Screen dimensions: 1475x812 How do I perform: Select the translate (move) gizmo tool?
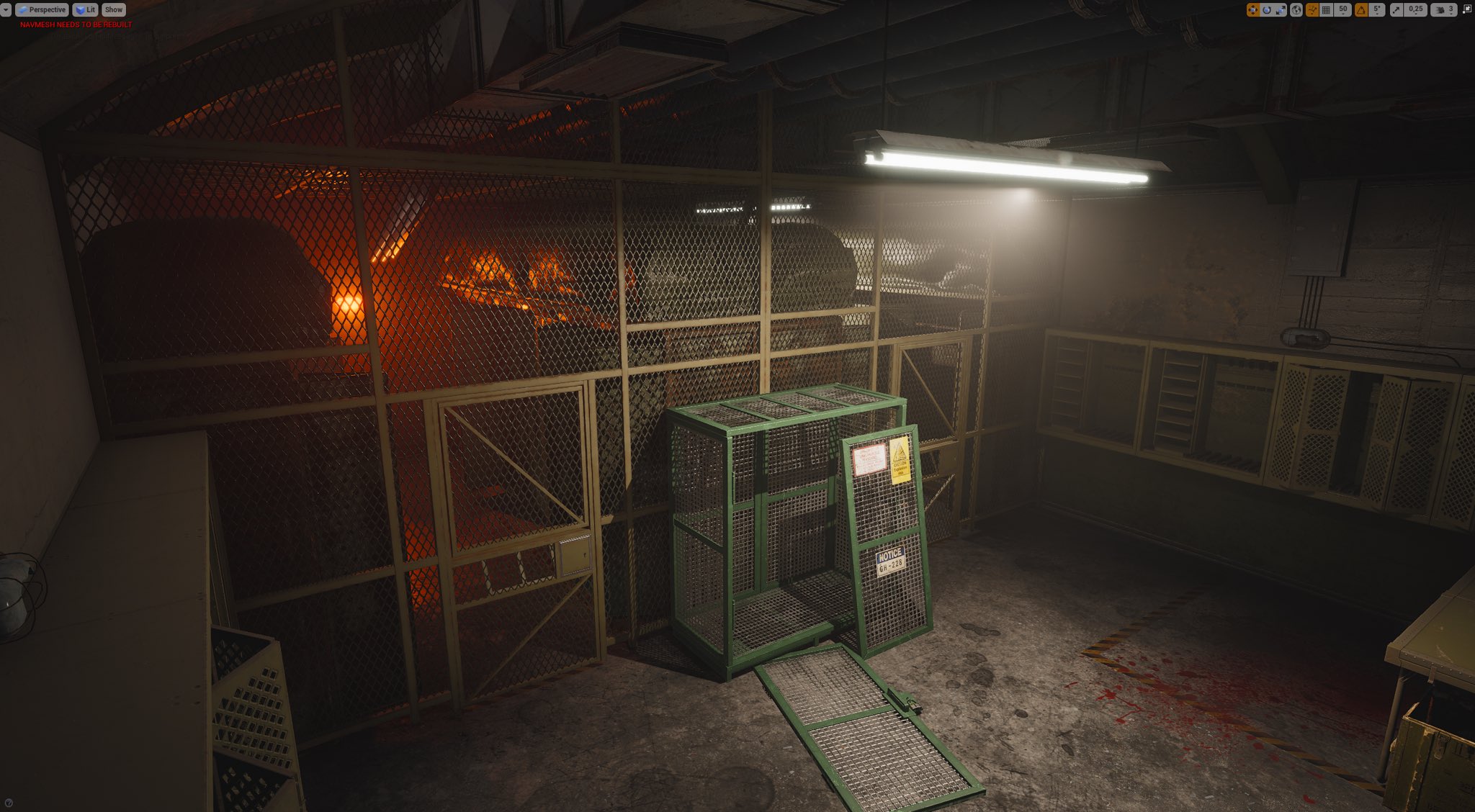click(x=1253, y=10)
